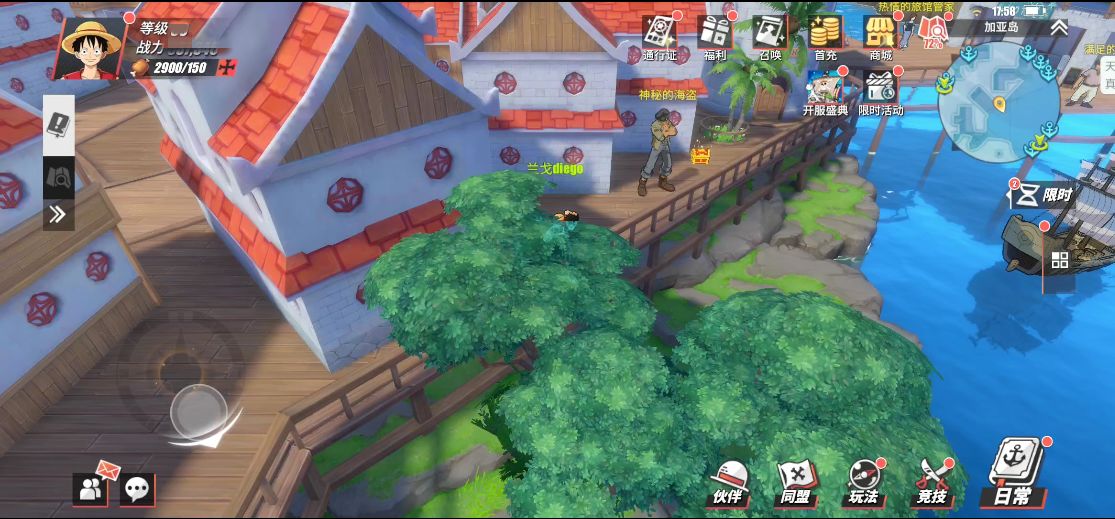Open the 首充 first-recharge coins offer
This screenshot has width=1115, height=519.
click(x=825, y=34)
